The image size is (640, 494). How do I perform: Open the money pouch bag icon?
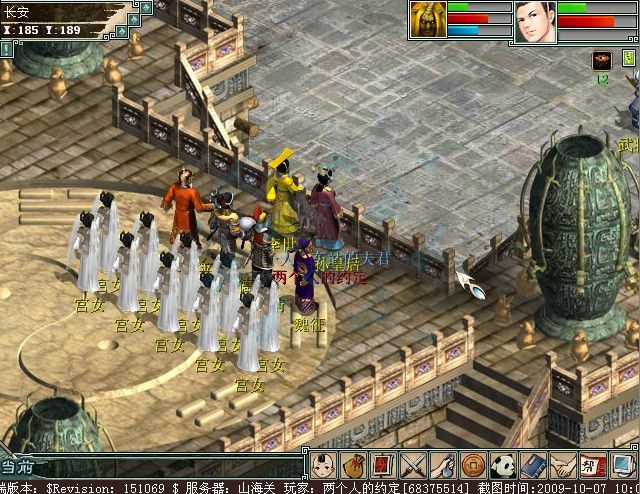(352, 464)
